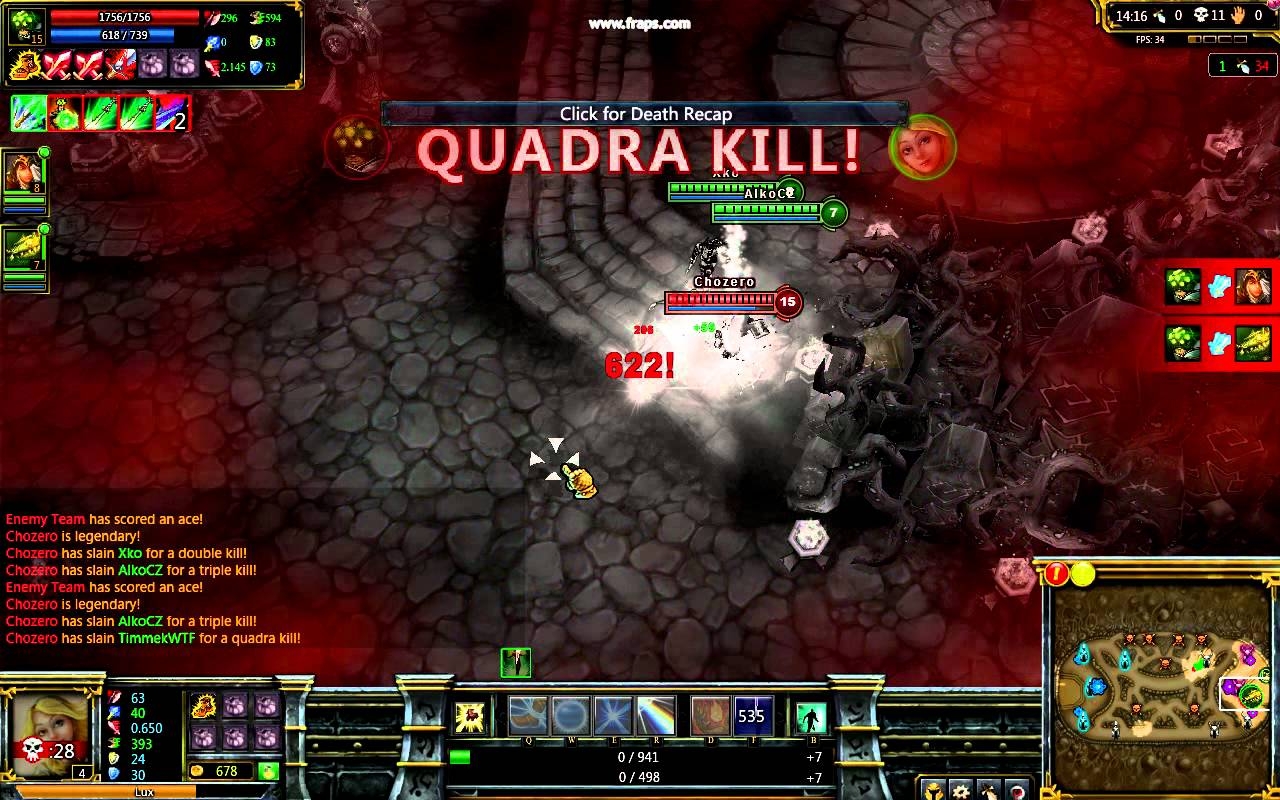This screenshot has height=800, width=1280.
Task: Toggle the scoreboard helmet icon near minimap
Action: pos(934,791)
